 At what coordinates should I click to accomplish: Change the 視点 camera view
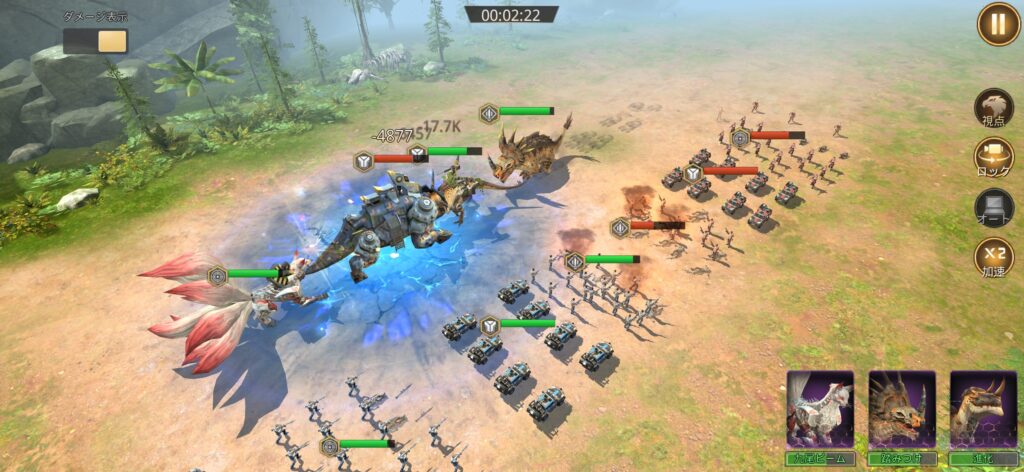(993, 109)
